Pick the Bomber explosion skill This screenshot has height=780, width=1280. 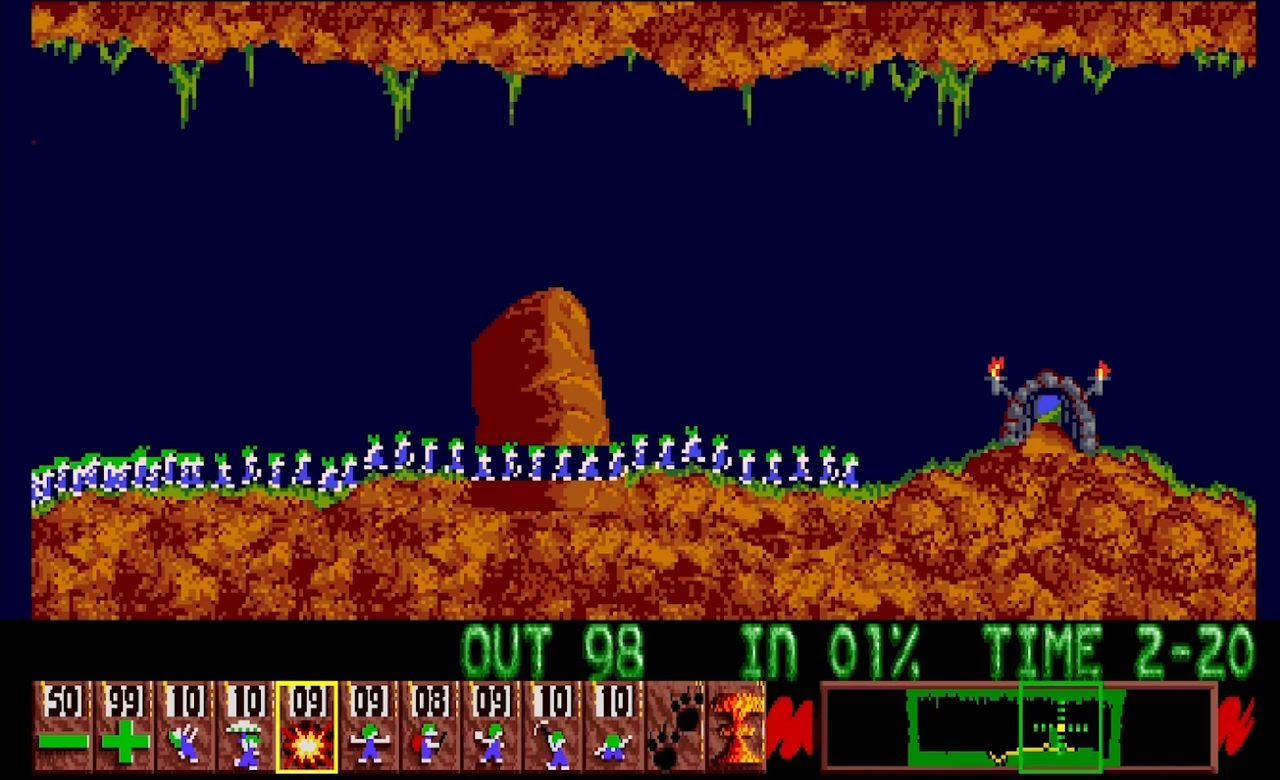[x=307, y=727]
